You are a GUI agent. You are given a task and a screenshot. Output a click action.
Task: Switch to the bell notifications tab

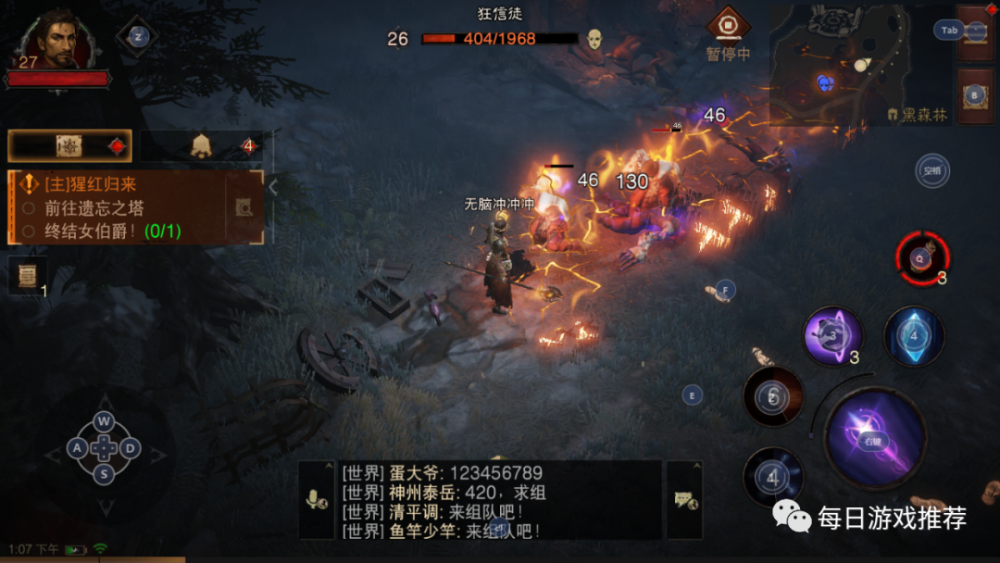[202, 146]
